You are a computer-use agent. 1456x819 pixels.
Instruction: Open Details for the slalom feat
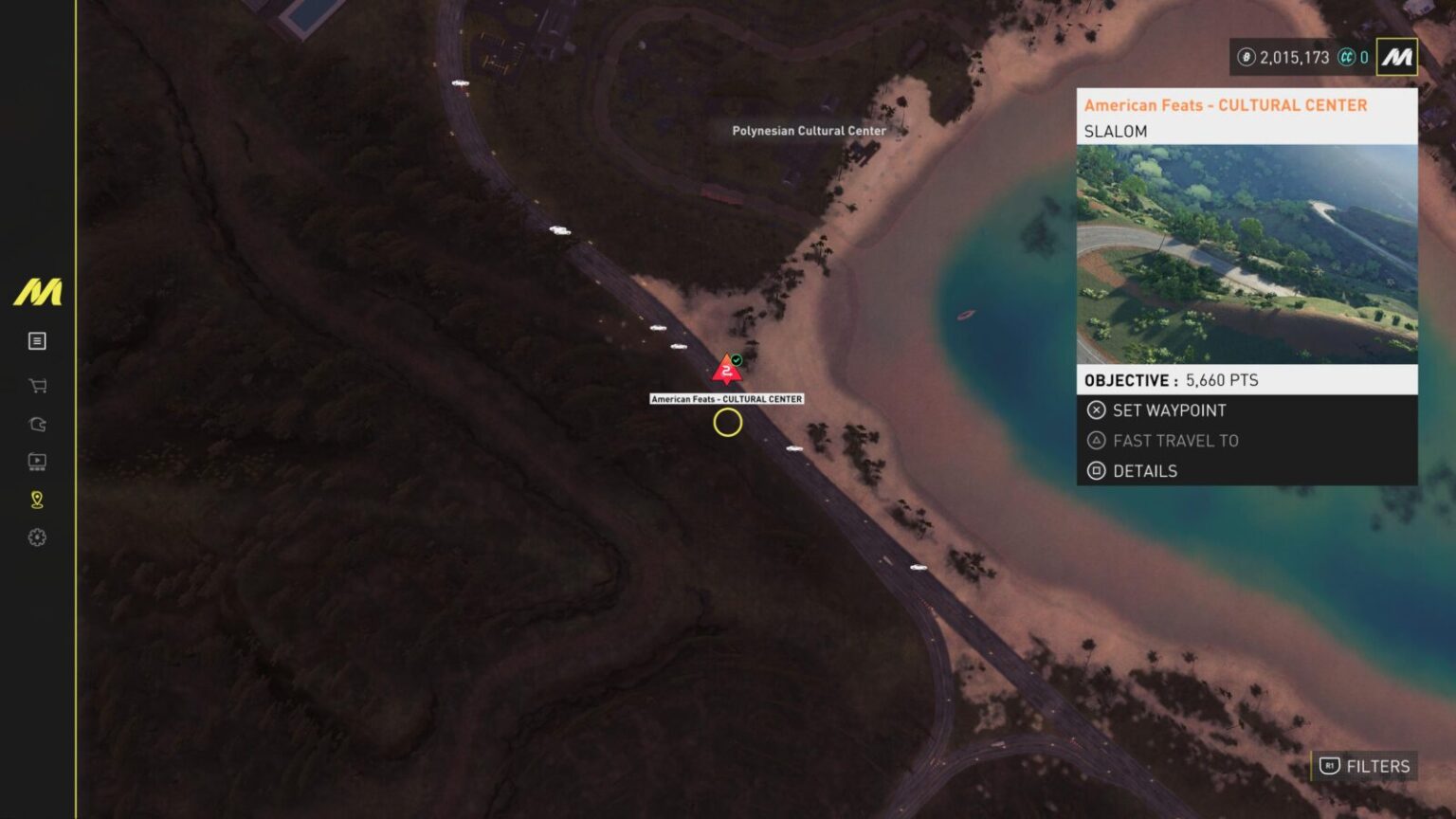click(1144, 471)
